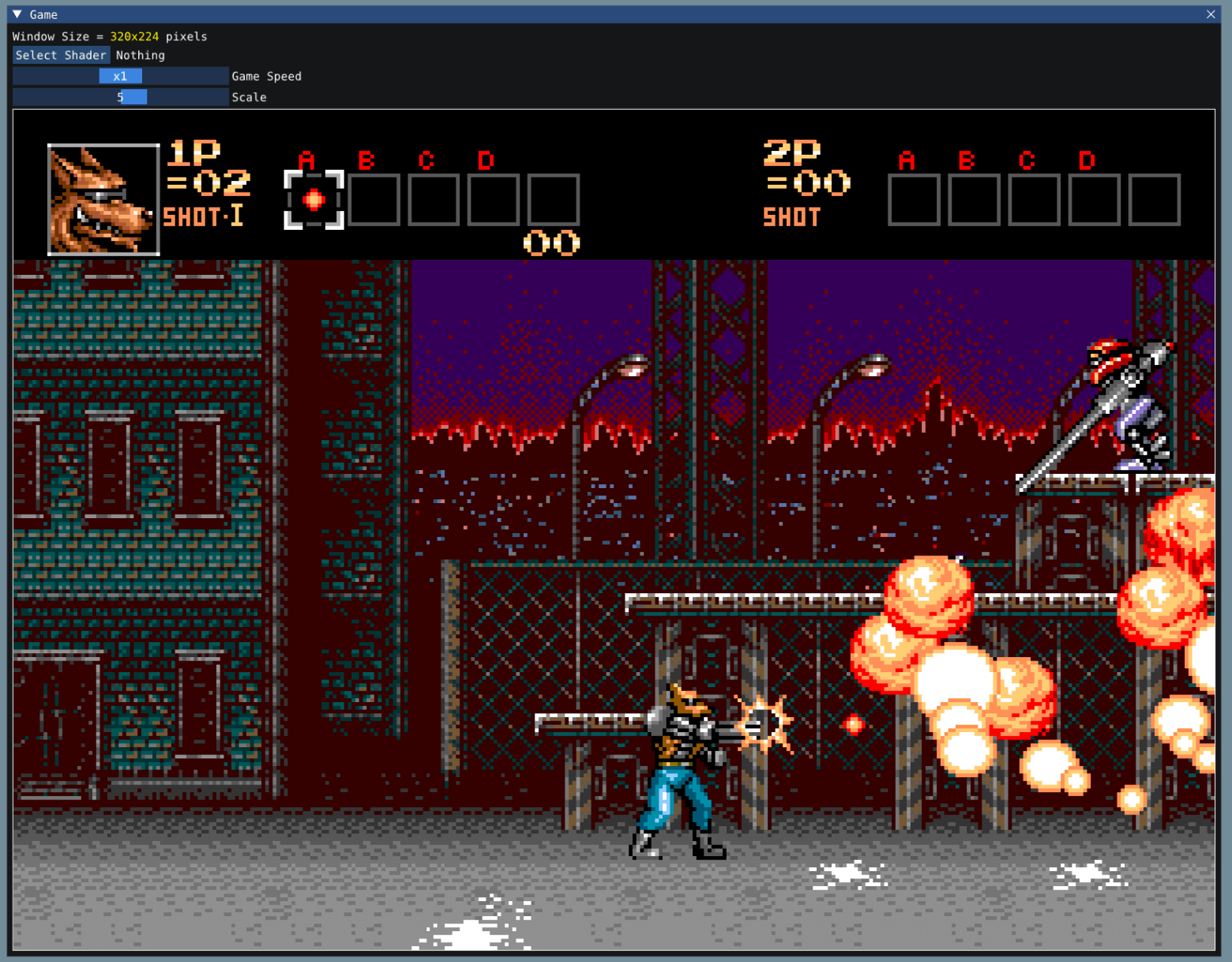Viewport: 1232px width, 962px height.
Task: Click the Nothing shader option
Action: (140, 55)
